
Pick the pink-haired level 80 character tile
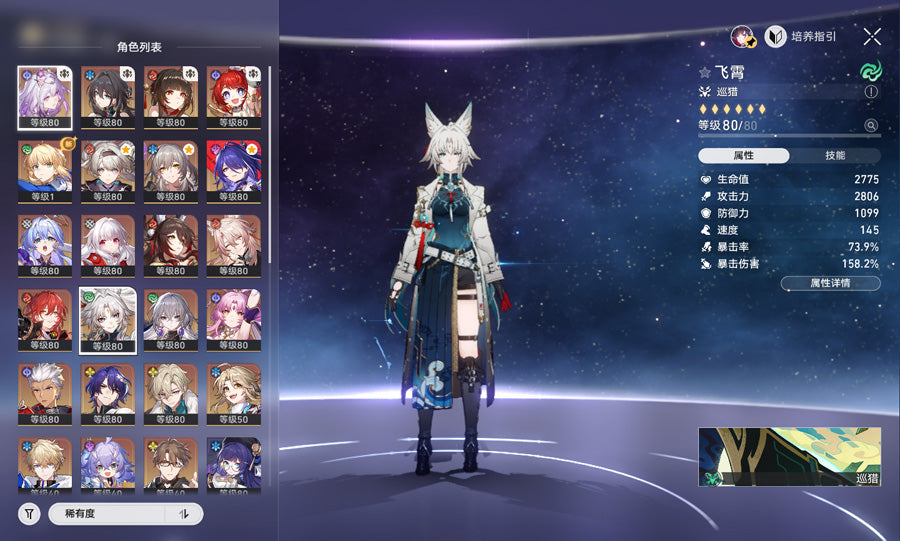point(233,320)
